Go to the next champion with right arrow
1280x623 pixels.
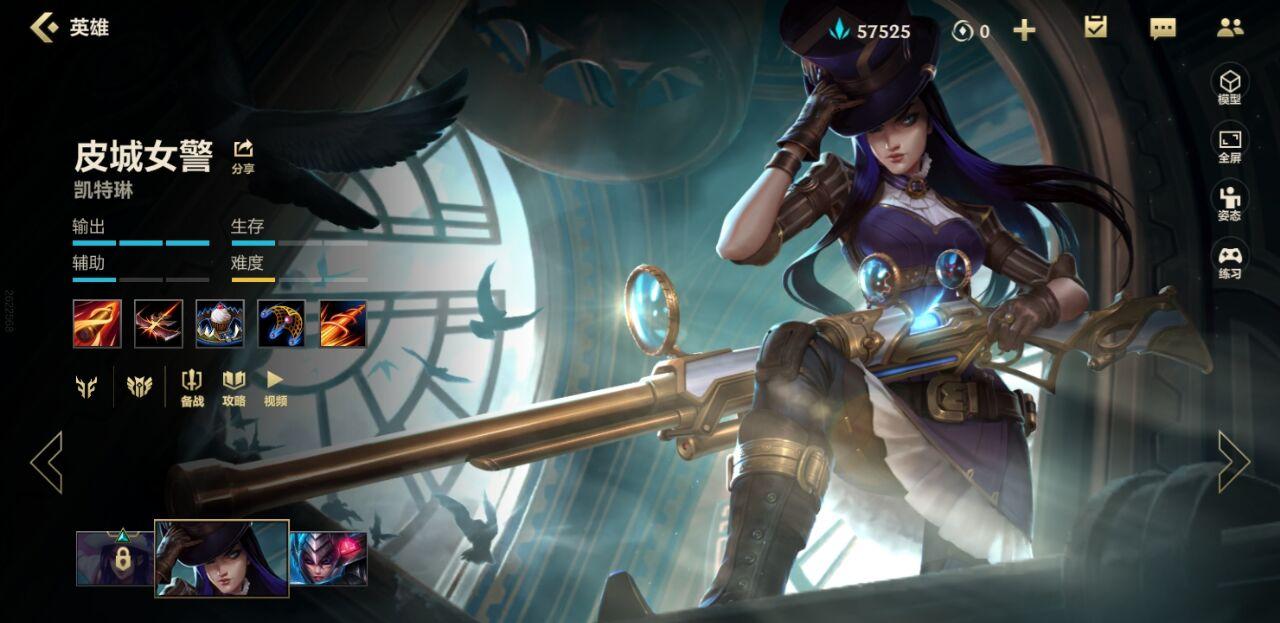(1233, 461)
